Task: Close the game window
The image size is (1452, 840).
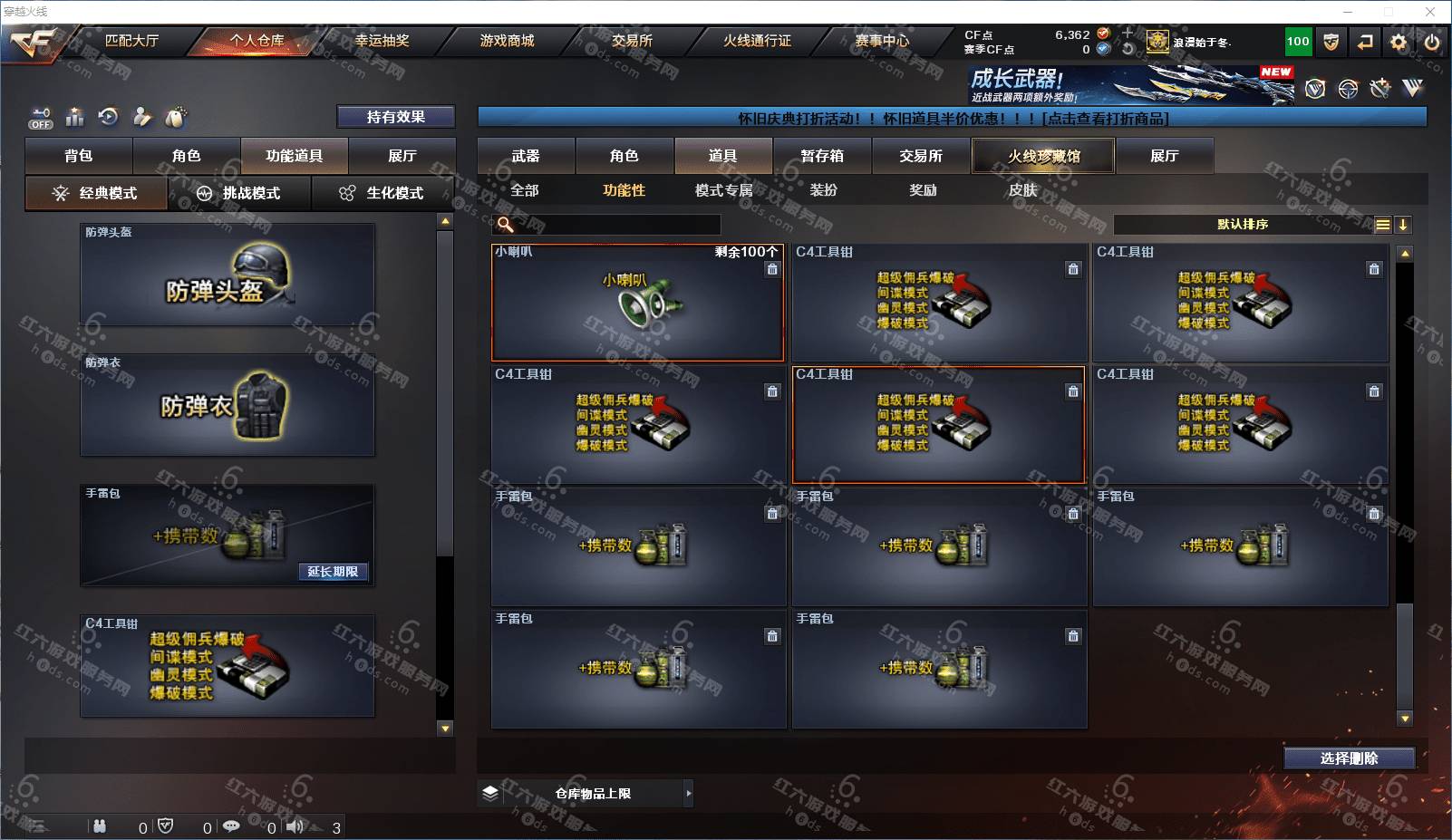Action: [x=1430, y=12]
